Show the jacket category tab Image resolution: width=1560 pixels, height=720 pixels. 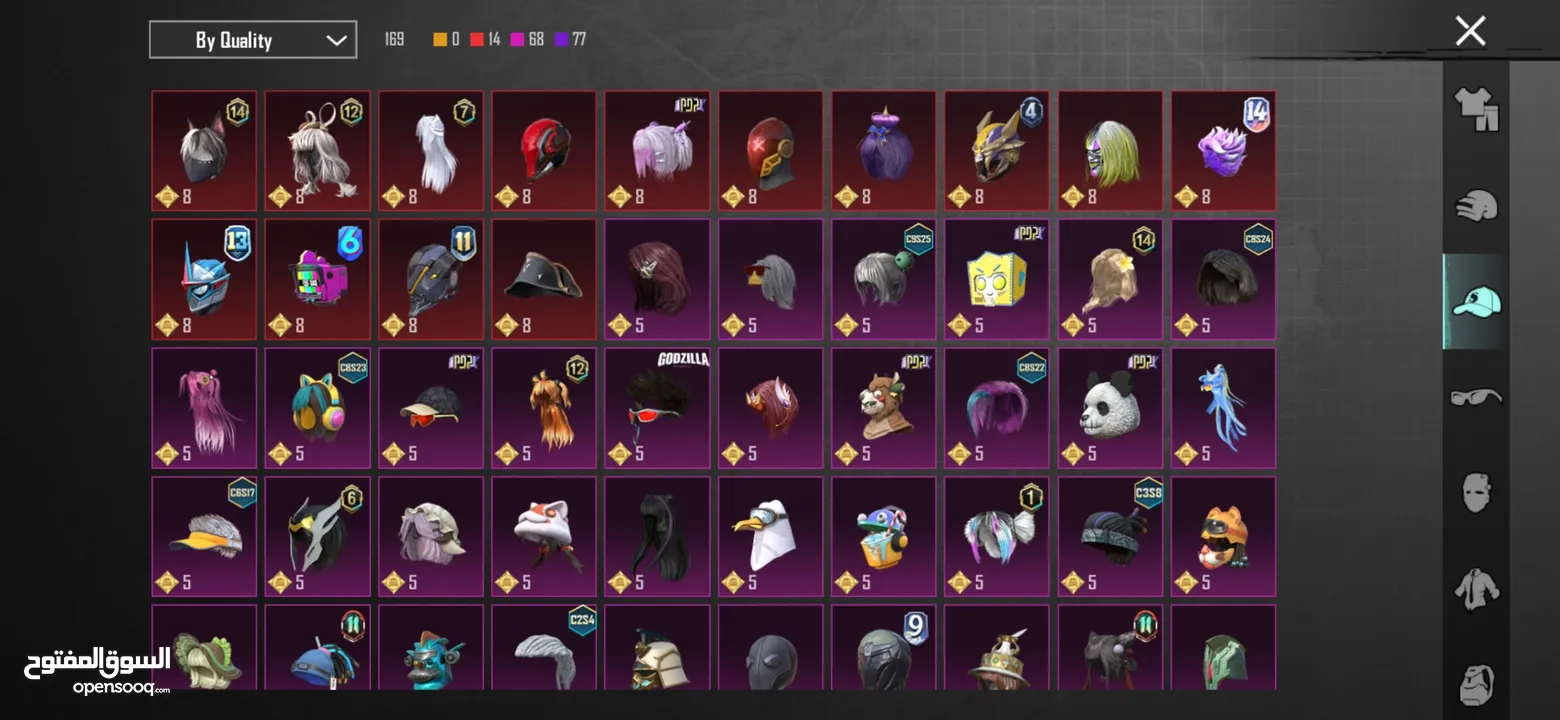pyautogui.click(x=1476, y=589)
